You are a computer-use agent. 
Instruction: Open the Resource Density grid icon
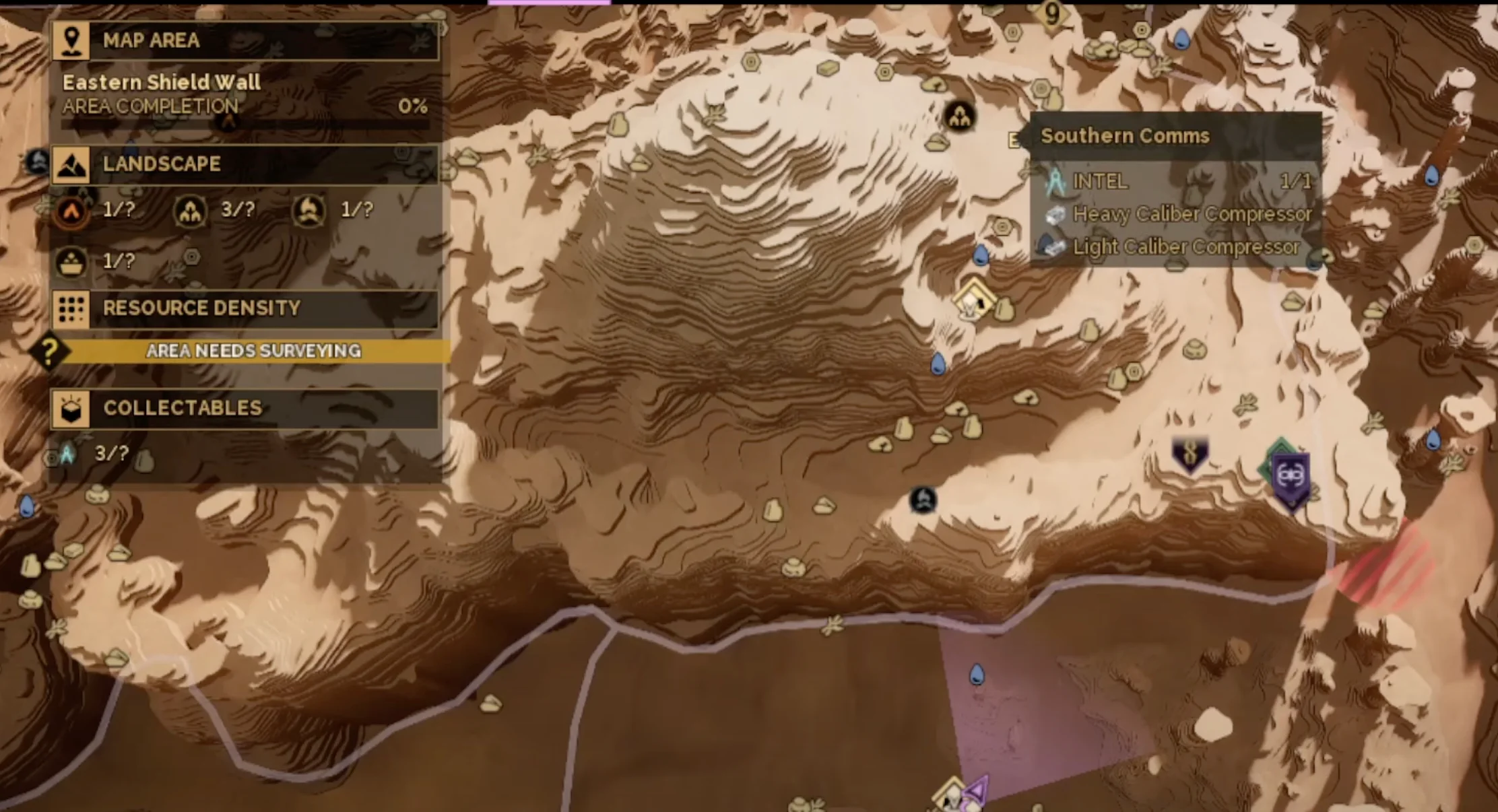(72, 309)
